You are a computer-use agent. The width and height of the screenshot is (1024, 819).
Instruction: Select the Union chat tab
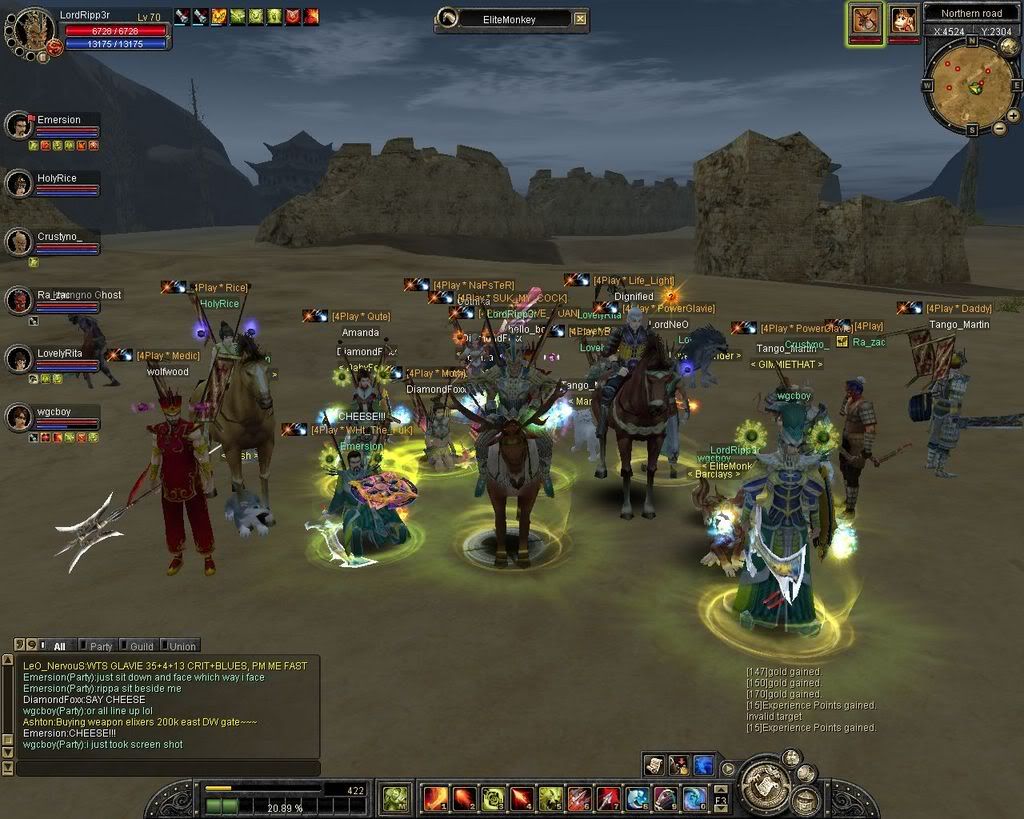tap(181, 646)
